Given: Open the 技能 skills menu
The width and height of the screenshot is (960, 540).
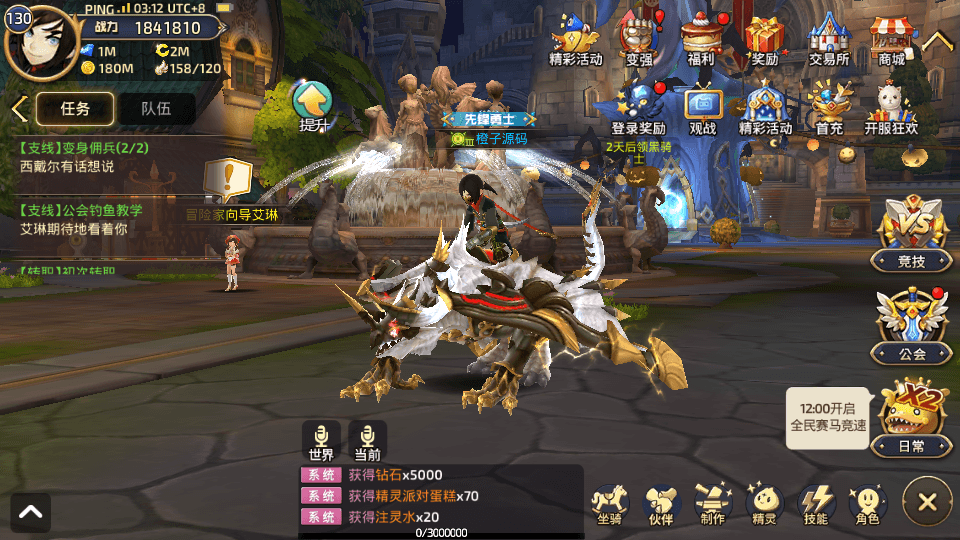Looking at the screenshot, I should click(816, 503).
